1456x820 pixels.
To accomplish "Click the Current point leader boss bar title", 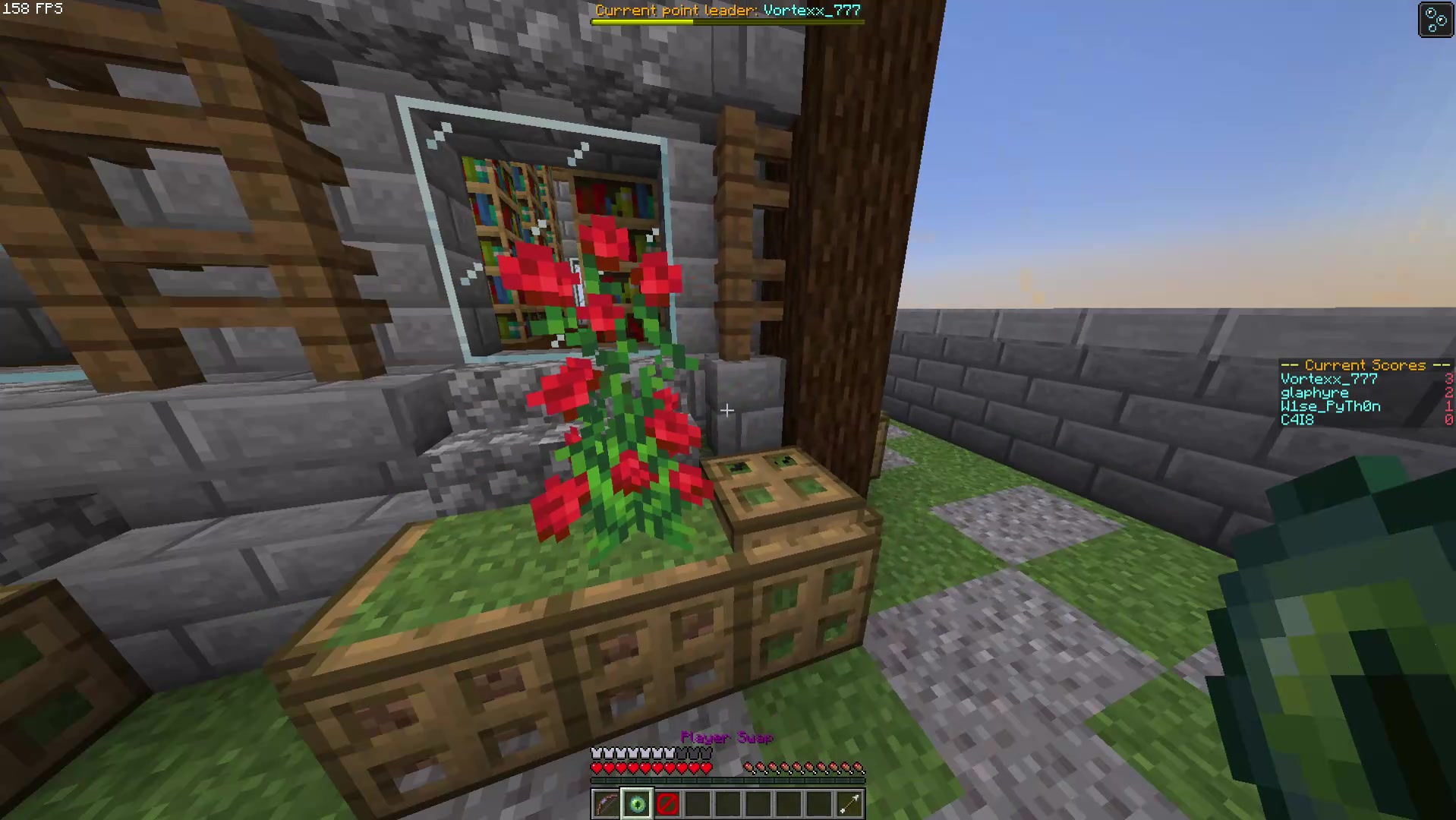I will point(727,10).
